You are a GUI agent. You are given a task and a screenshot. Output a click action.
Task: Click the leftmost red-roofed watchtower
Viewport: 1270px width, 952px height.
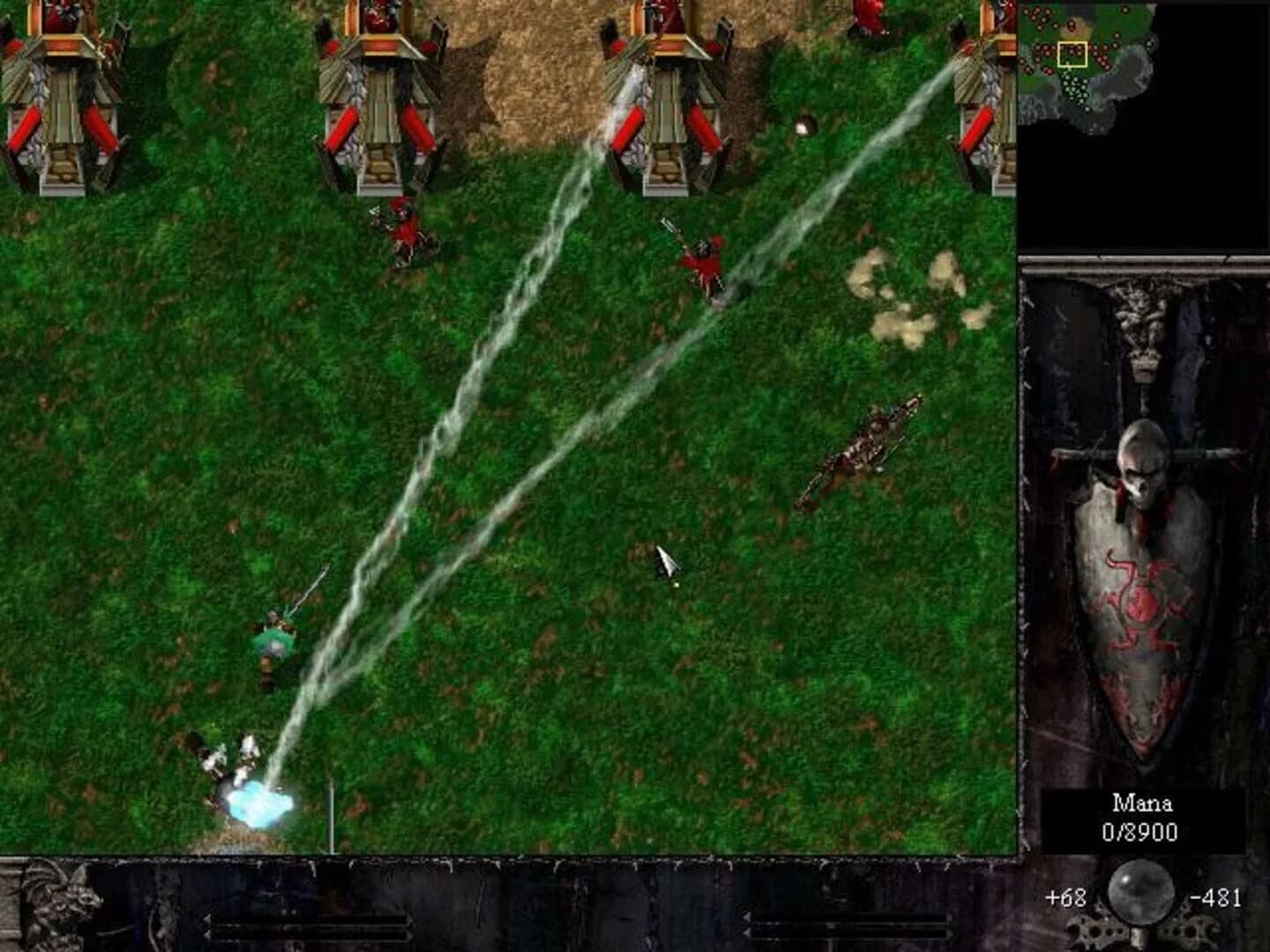click(62, 97)
